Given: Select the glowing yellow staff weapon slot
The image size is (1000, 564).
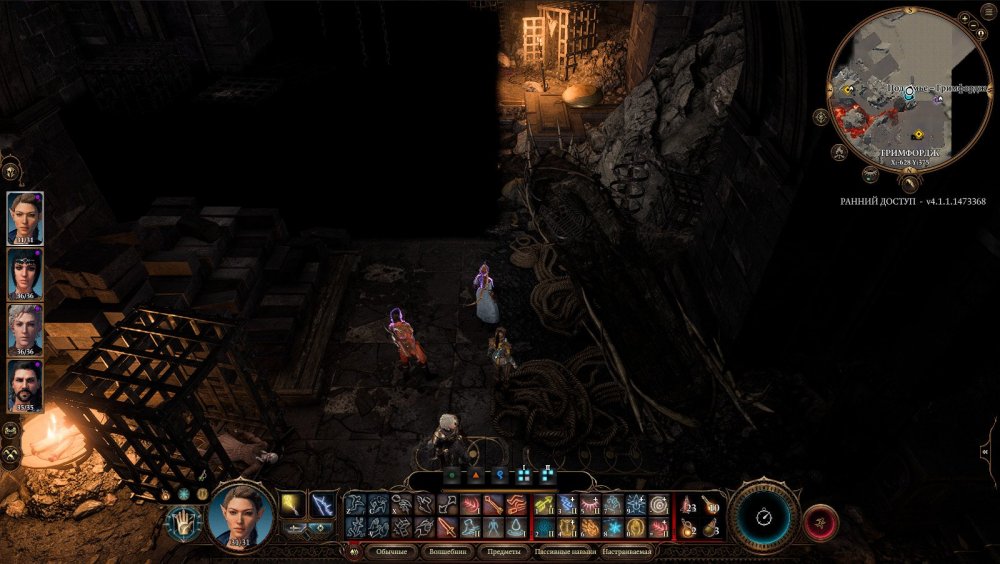Looking at the screenshot, I should pyautogui.click(x=292, y=506).
